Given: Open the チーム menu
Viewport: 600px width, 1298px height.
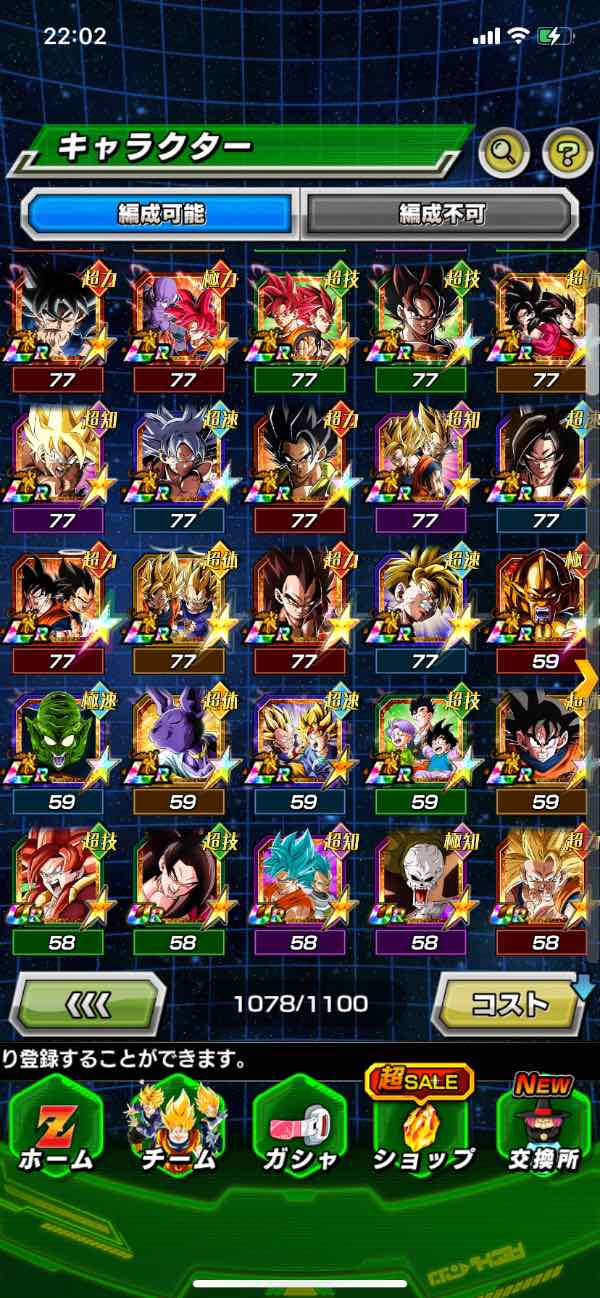Looking at the screenshot, I should pyautogui.click(x=176, y=1126).
